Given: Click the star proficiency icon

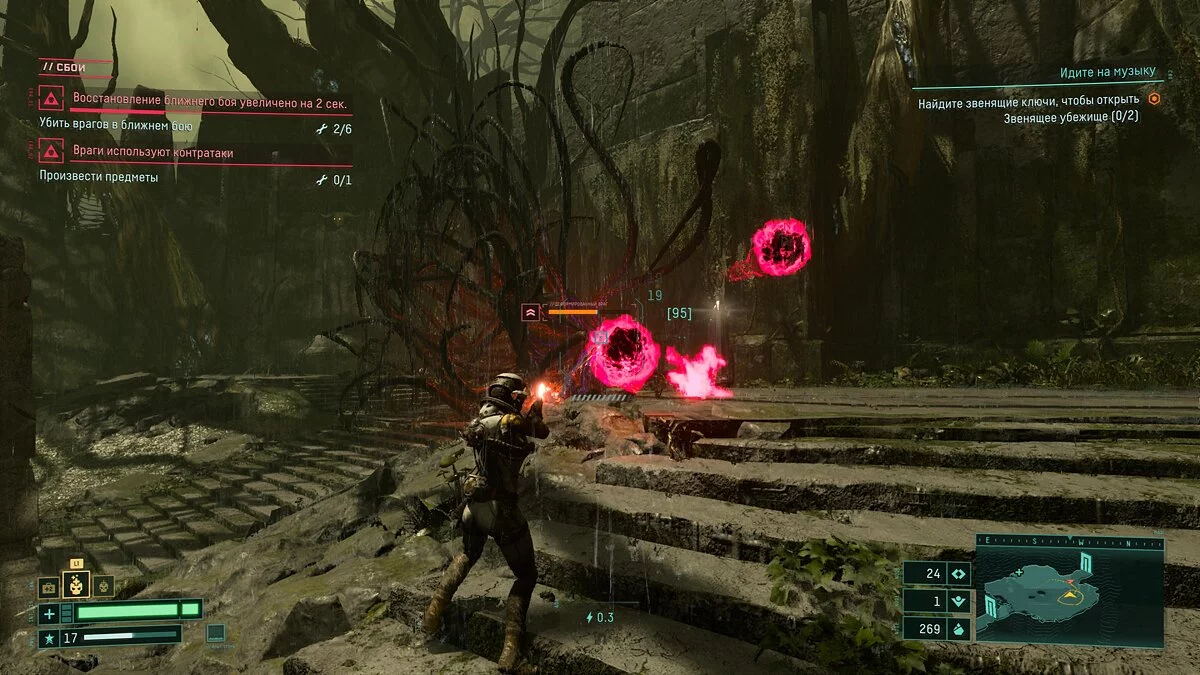Looking at the screenshot, I should (x=47, y=637).
